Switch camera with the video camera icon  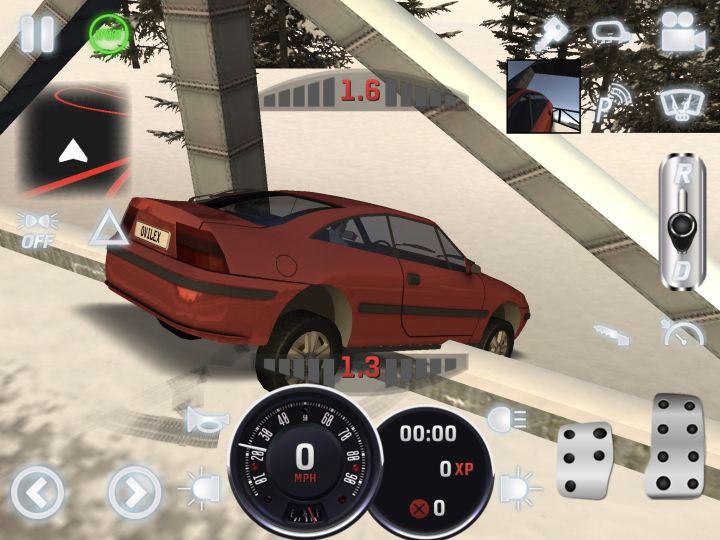[x=683, y=32]
